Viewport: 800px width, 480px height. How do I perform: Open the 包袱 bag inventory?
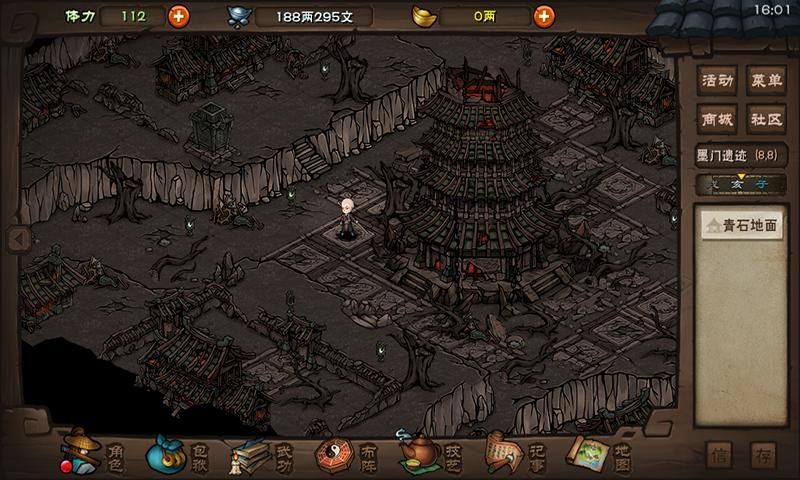[x=178, y=455]
